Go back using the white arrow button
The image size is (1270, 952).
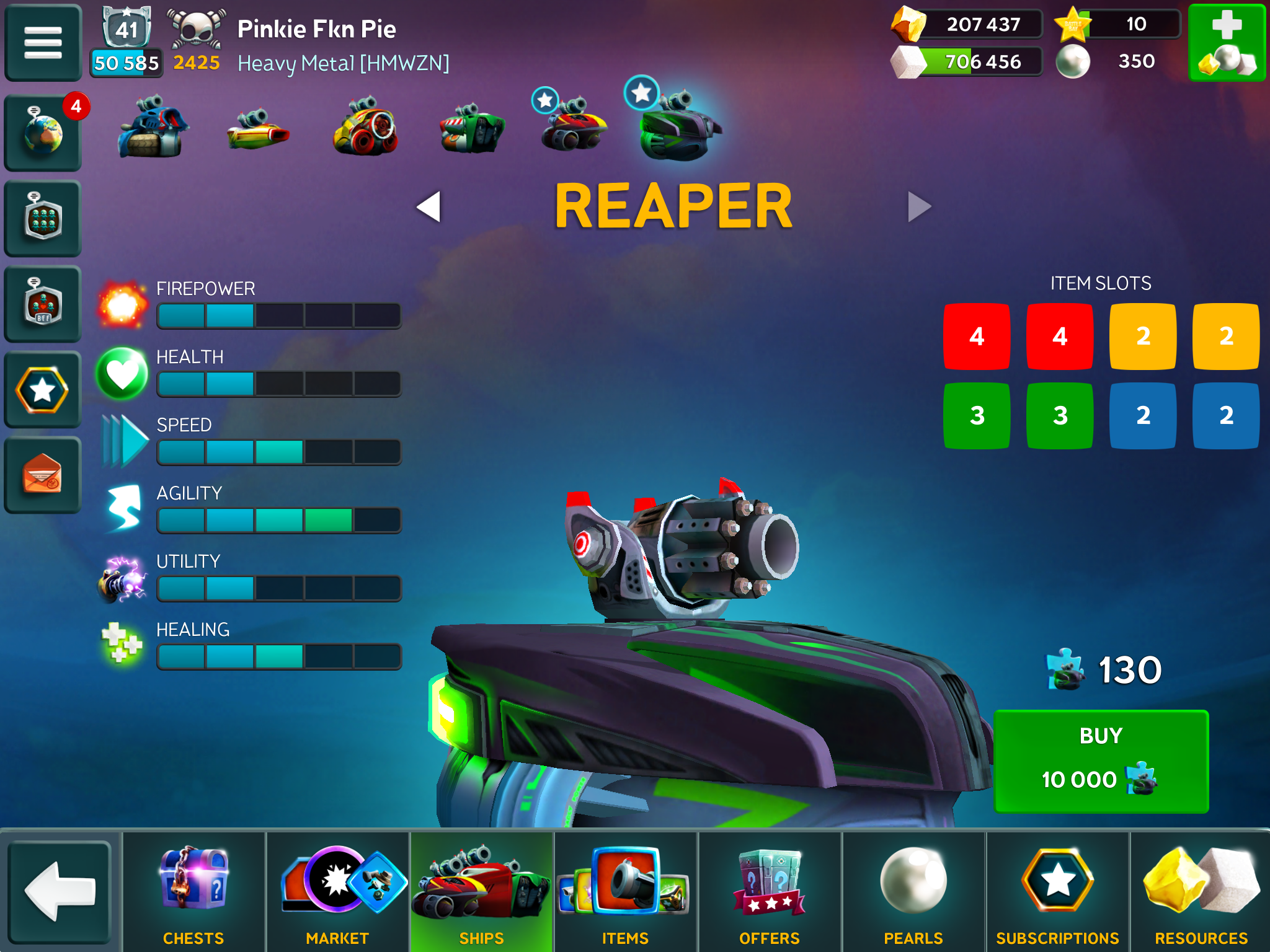click(x=60, y=891)
